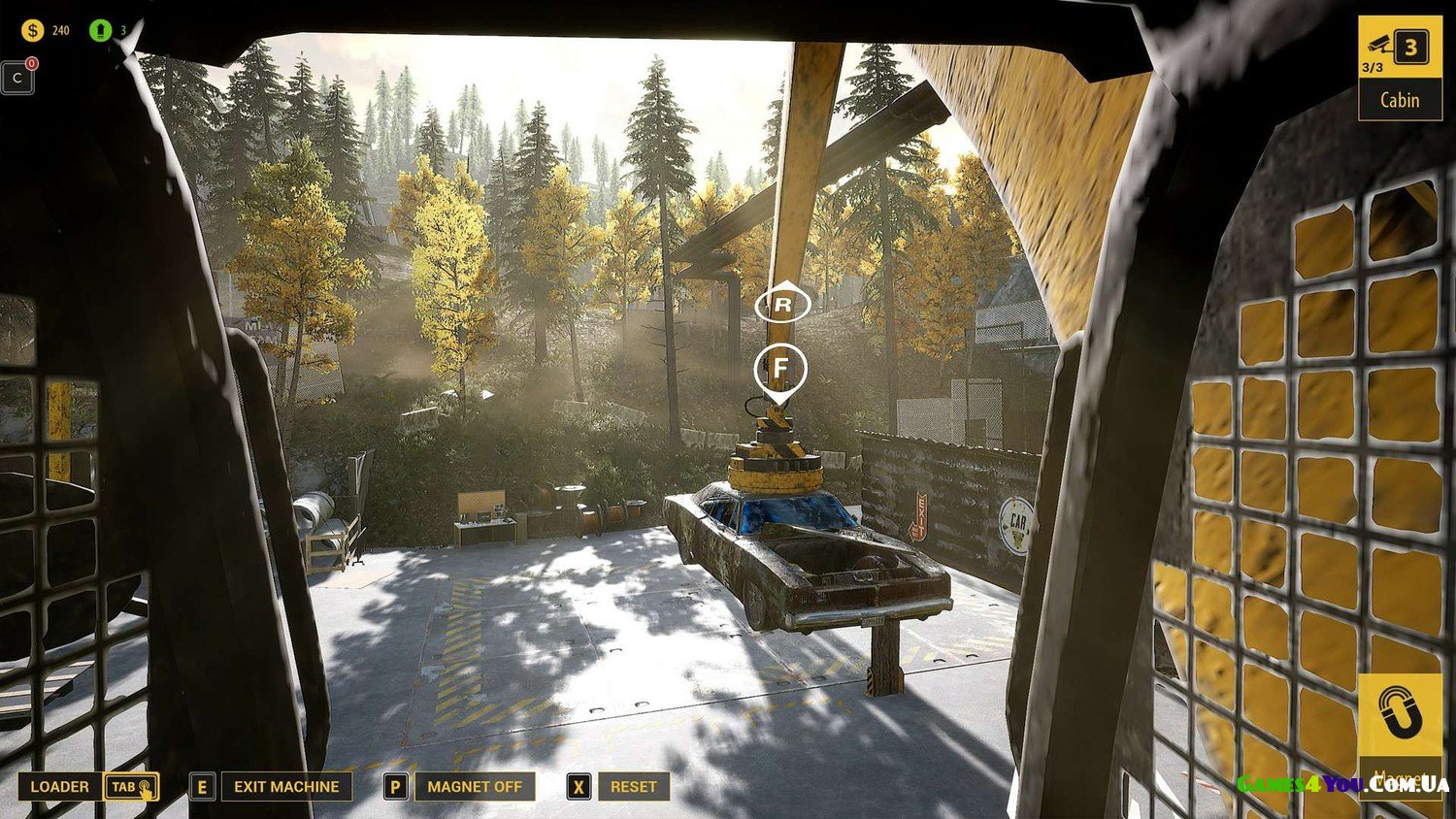Viewport: 1456px width, 819px height.
Task: Choose the RESET button
Action: [x=633, y=786]
